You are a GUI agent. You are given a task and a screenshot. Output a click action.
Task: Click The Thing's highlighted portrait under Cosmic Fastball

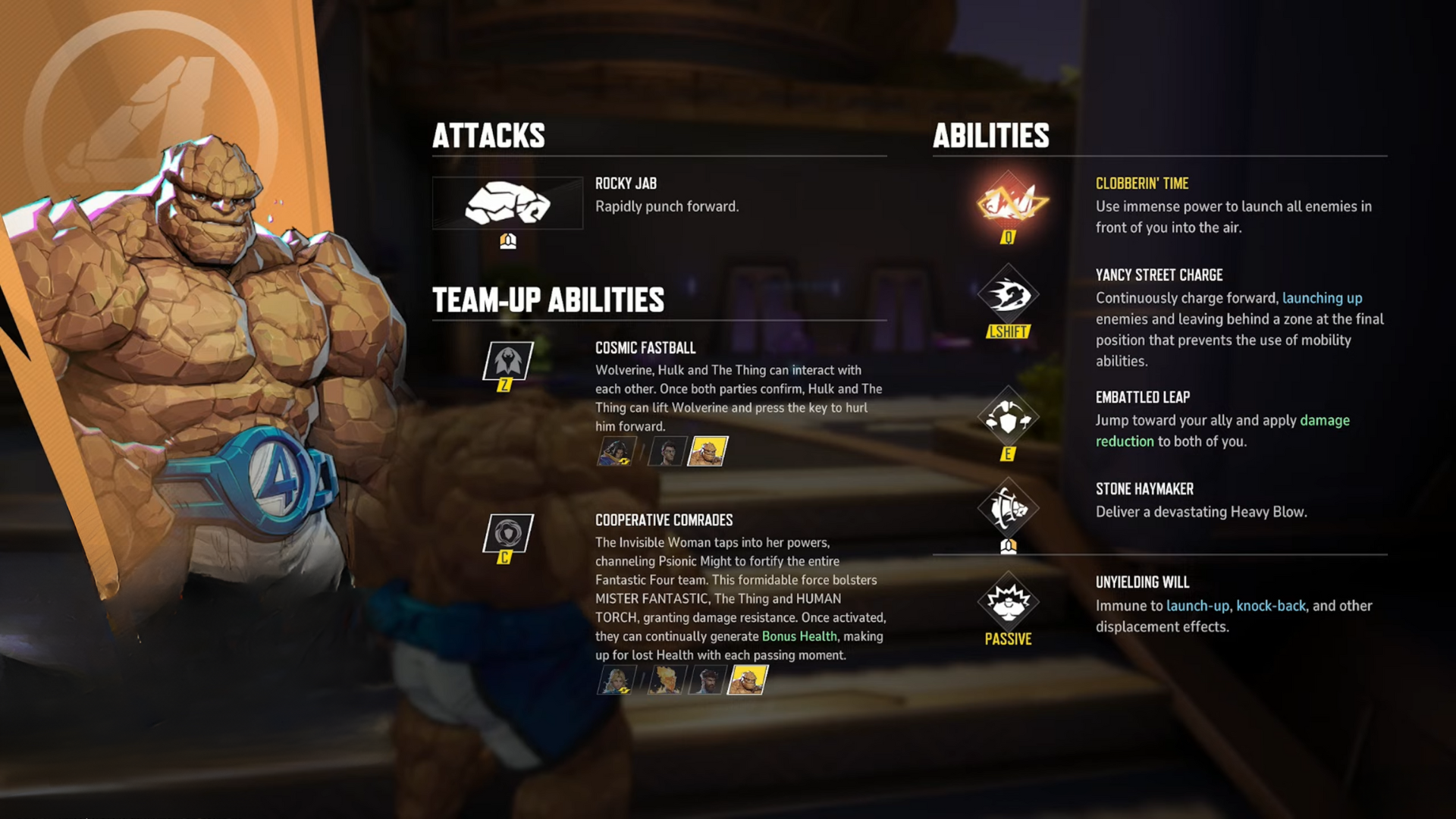tap(708, 453)
